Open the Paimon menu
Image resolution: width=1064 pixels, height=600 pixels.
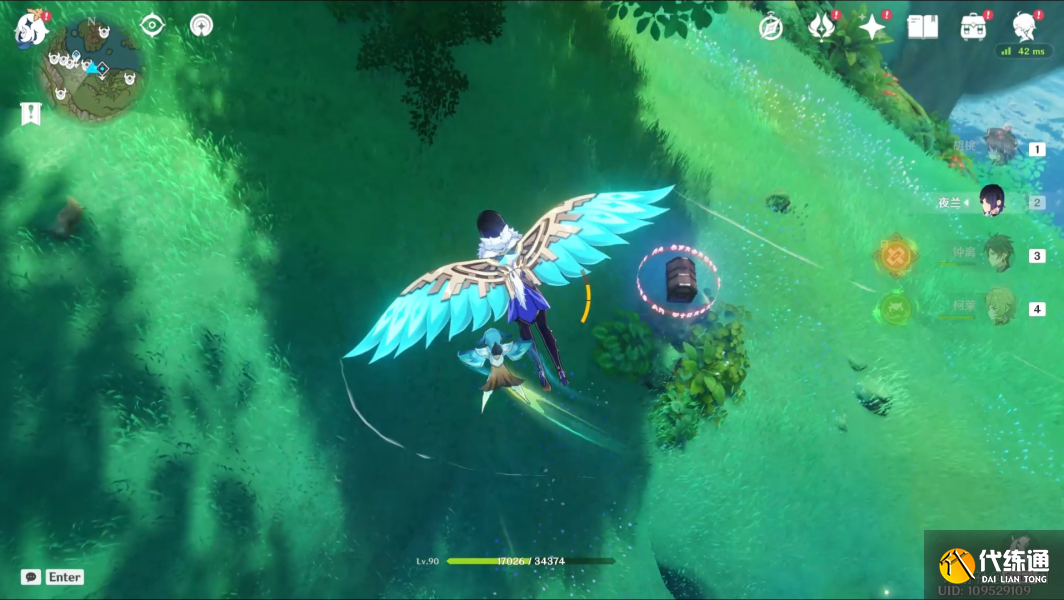31,28
